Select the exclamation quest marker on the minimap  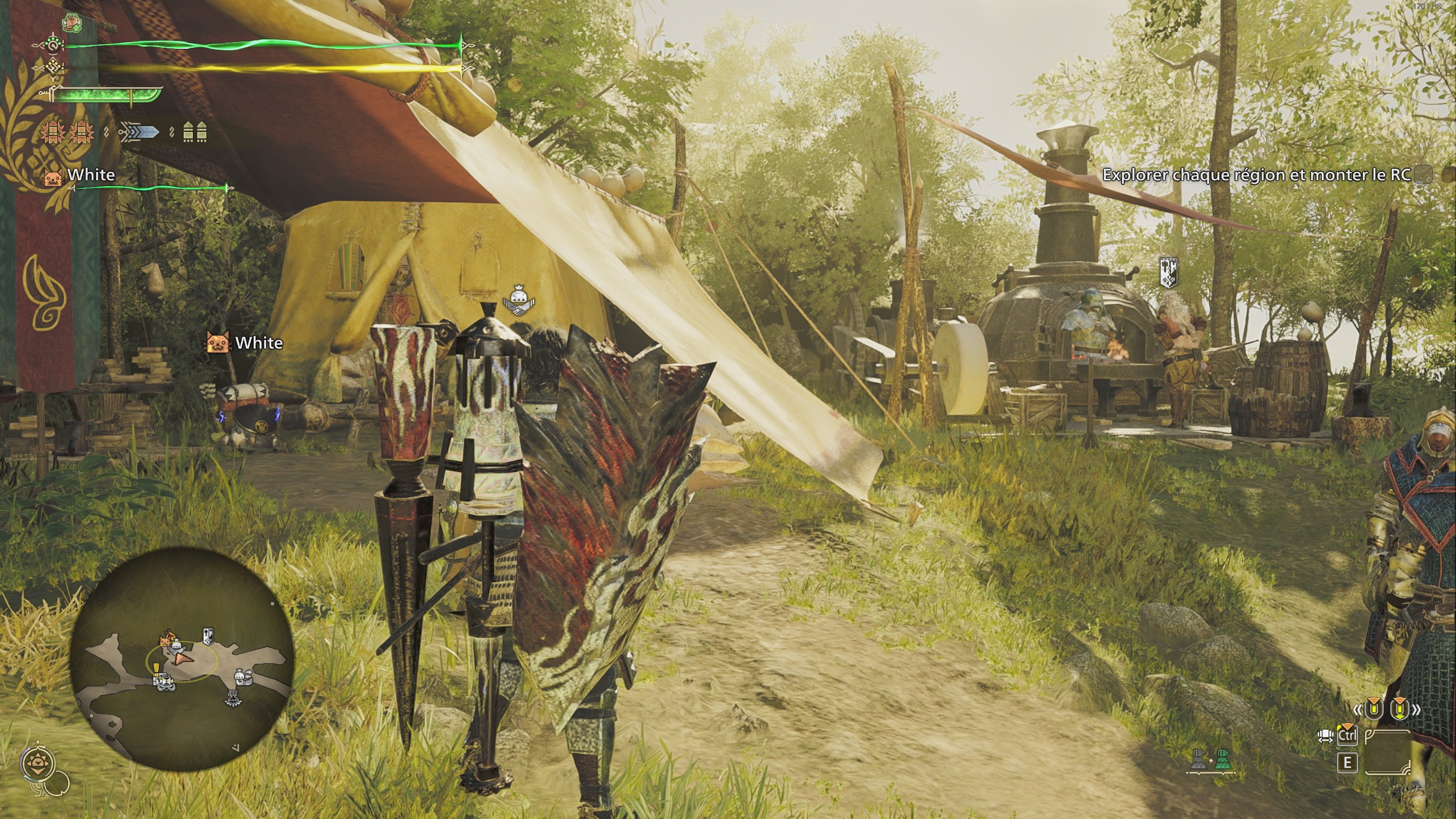click(x=156, y=669)
